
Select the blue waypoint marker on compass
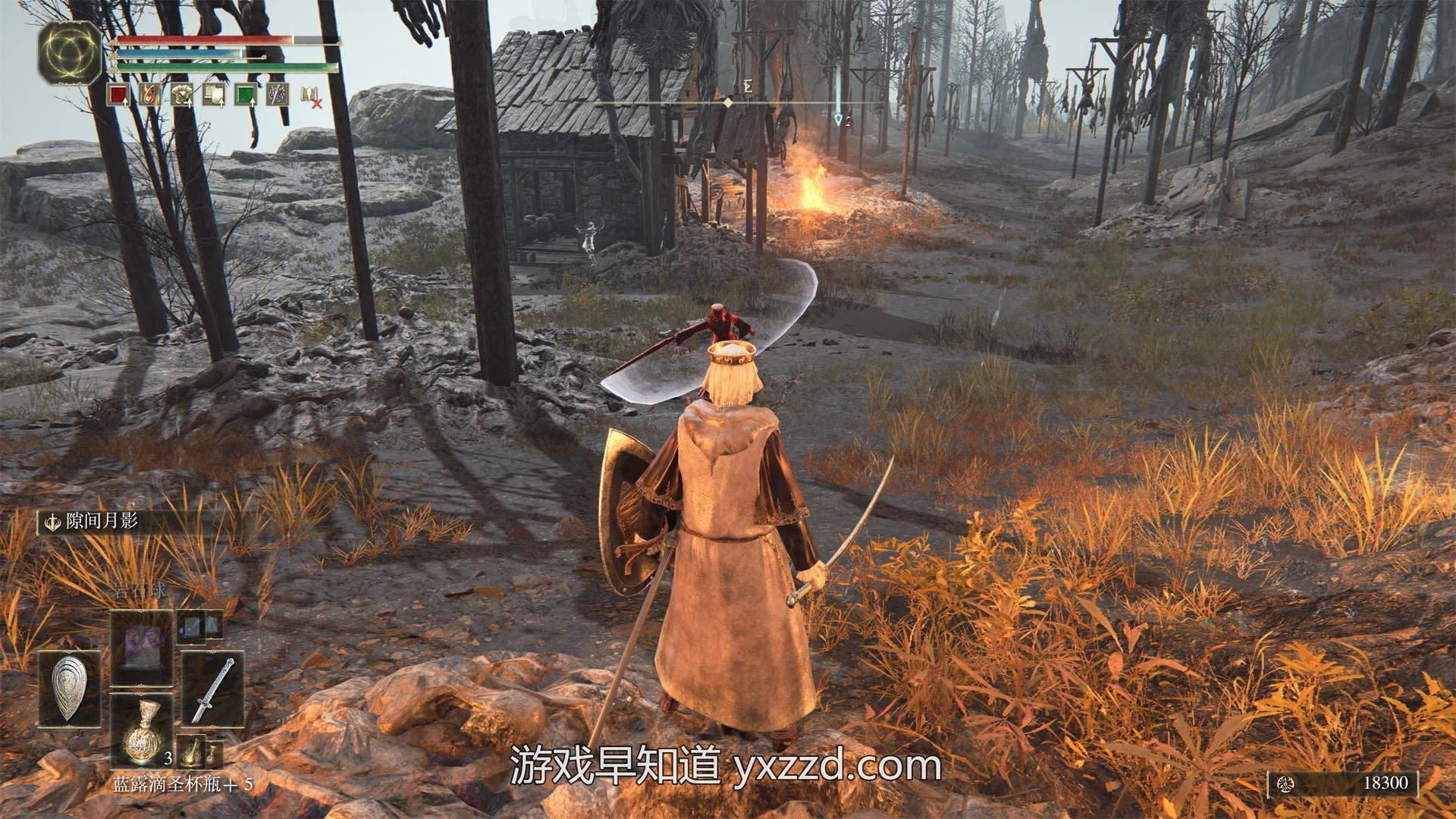(x=838, y=119)
